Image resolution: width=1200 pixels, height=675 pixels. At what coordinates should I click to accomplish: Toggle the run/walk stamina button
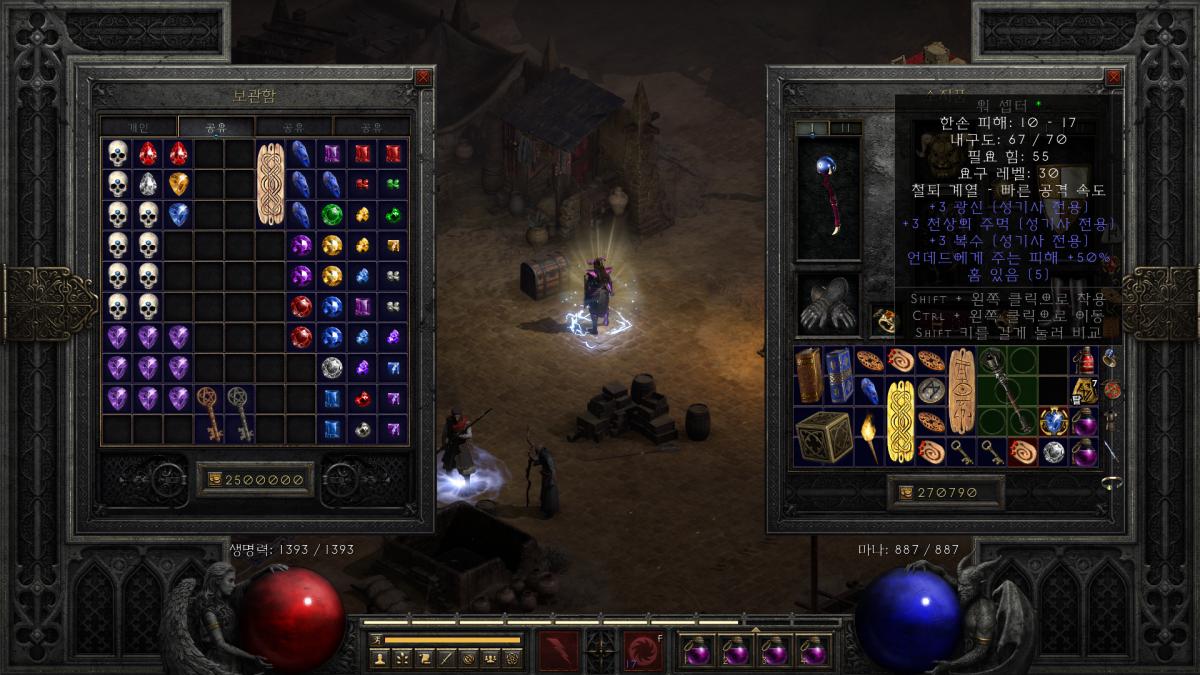click(x=377, y=639)
